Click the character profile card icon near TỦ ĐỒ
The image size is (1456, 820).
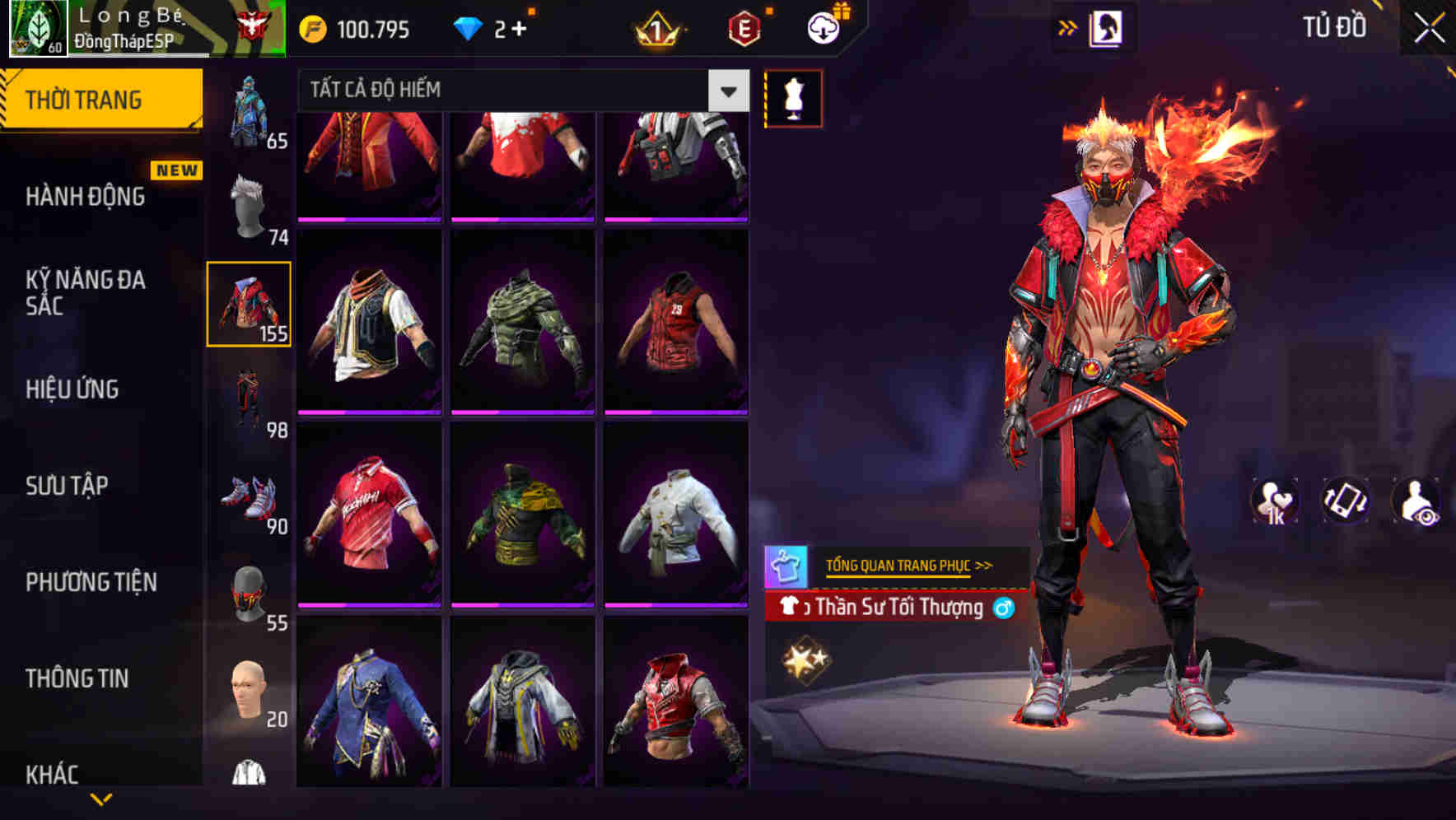1108,26
